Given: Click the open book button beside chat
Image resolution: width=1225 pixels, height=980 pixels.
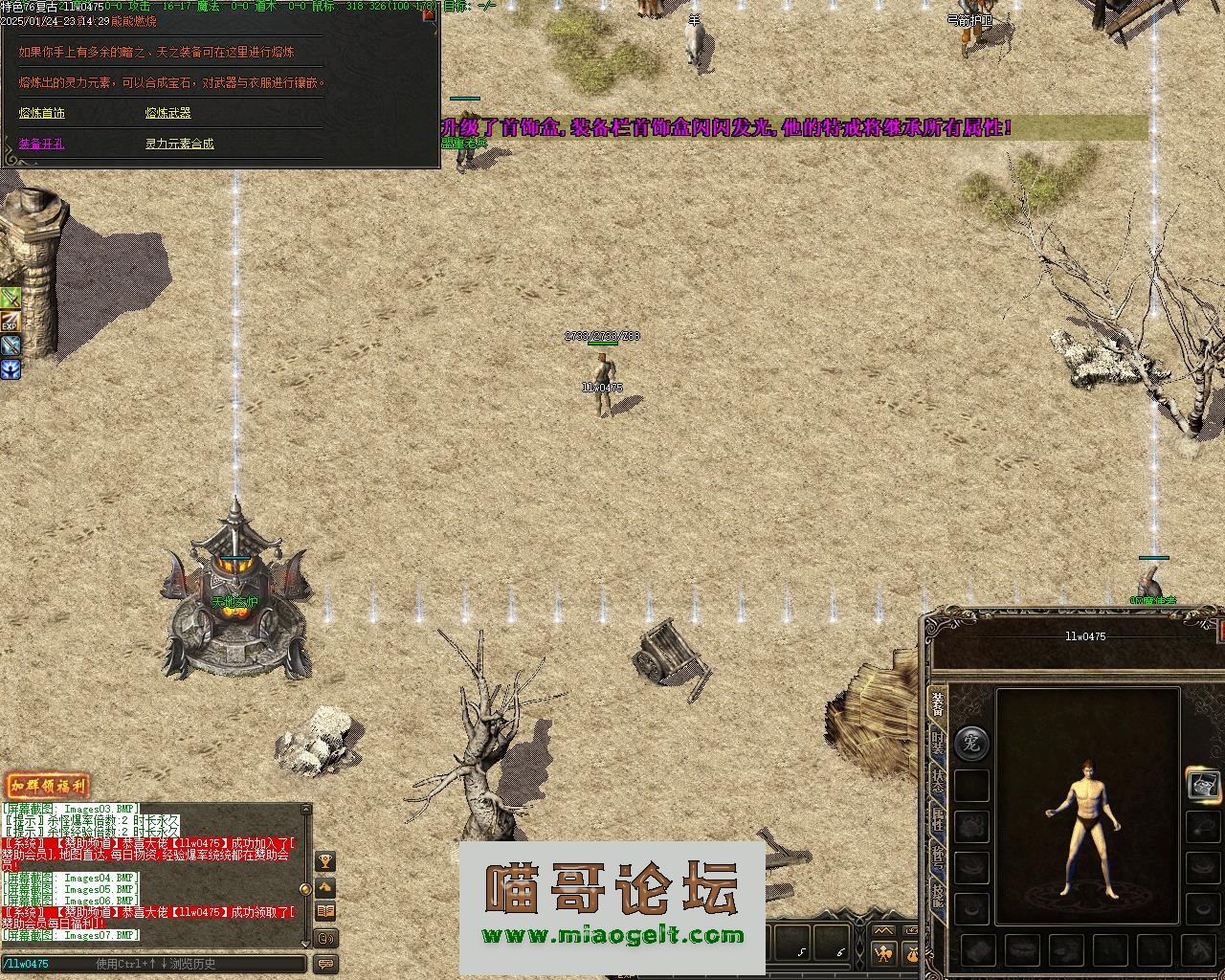Looking at the screenshot, I should 325,911.
